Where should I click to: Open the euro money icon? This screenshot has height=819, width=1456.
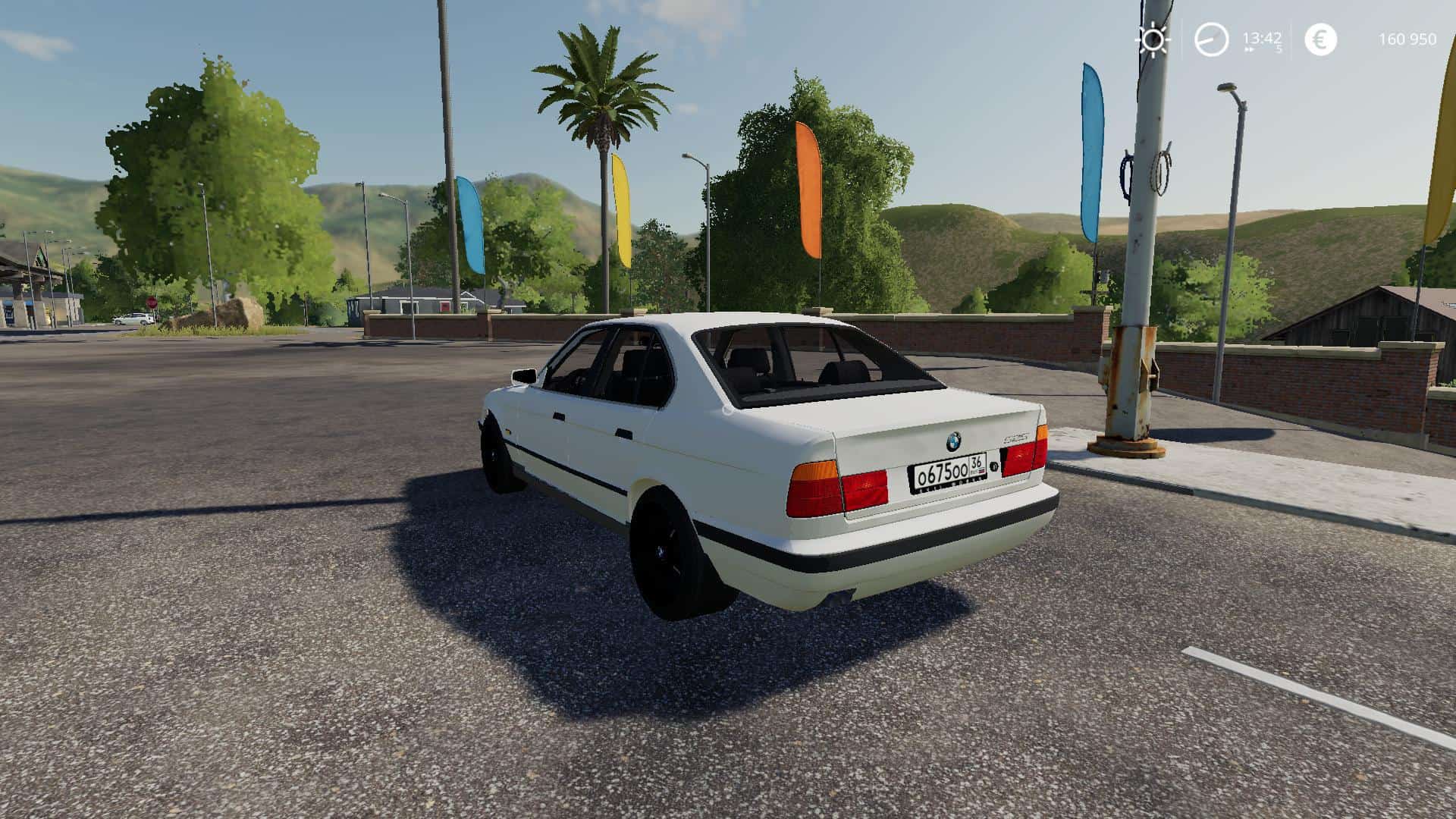1320,39
